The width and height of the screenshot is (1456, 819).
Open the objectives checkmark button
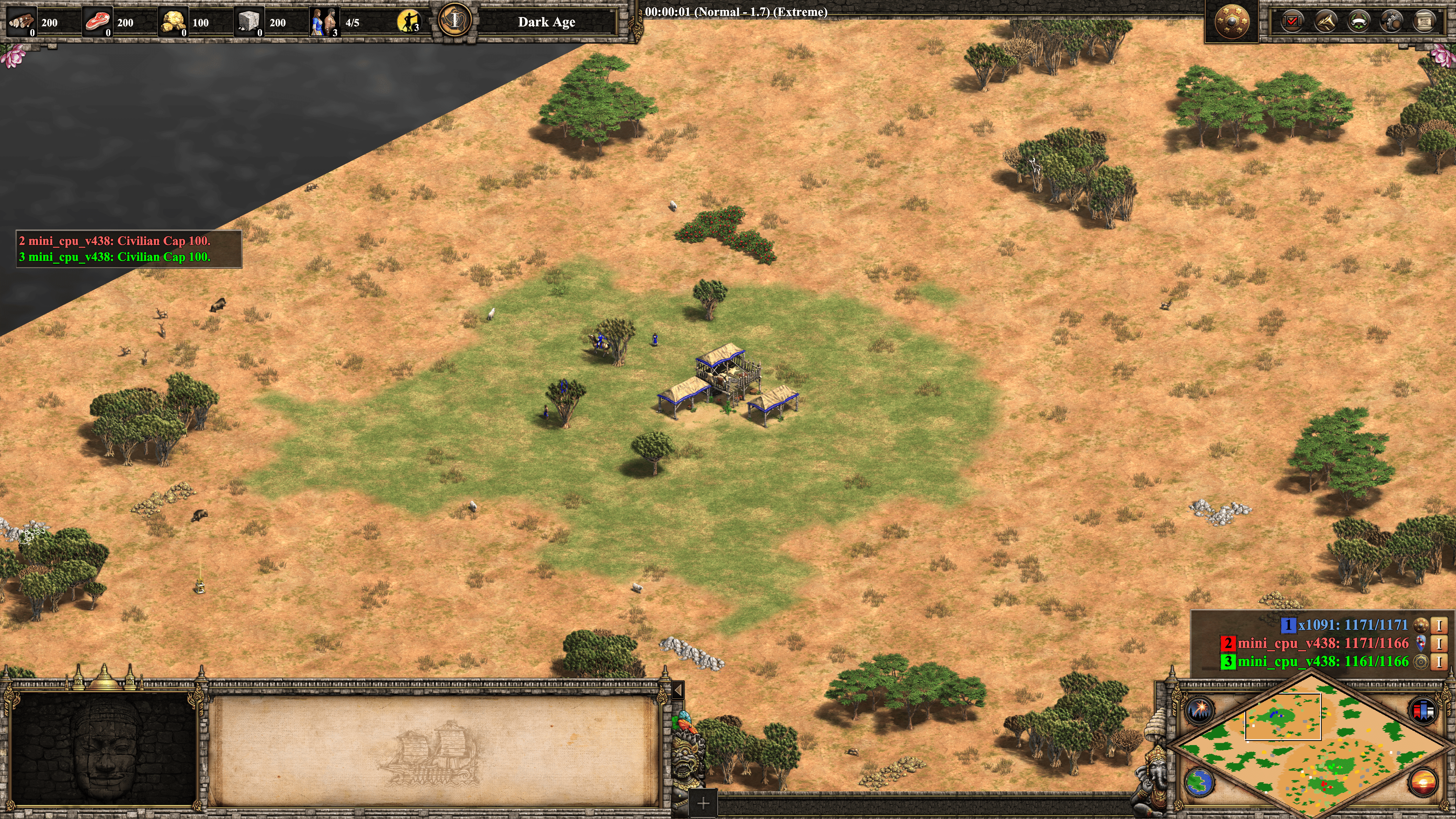1292,22
